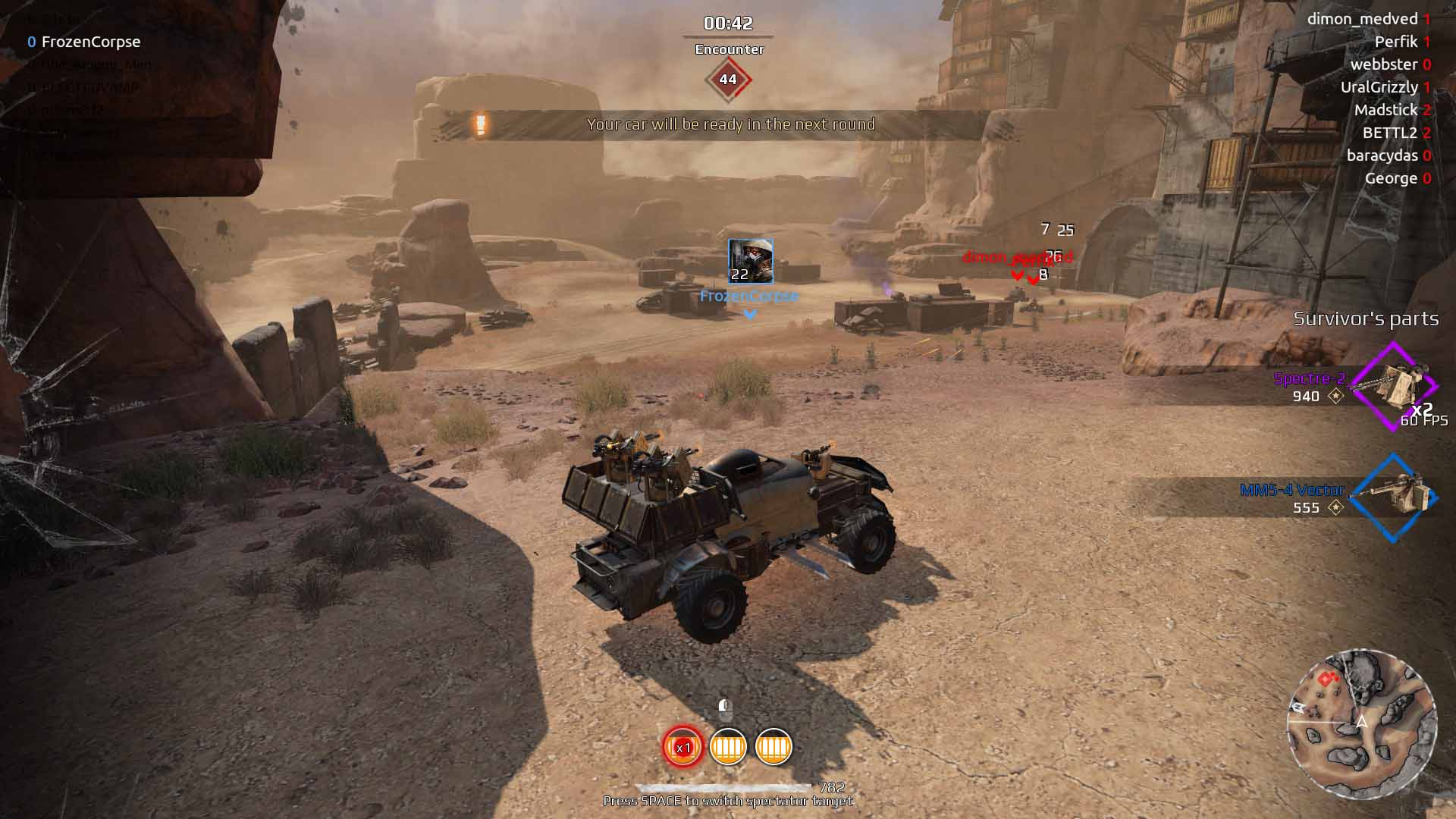
Task: Select webbster in the player list
Action: 1383,64
